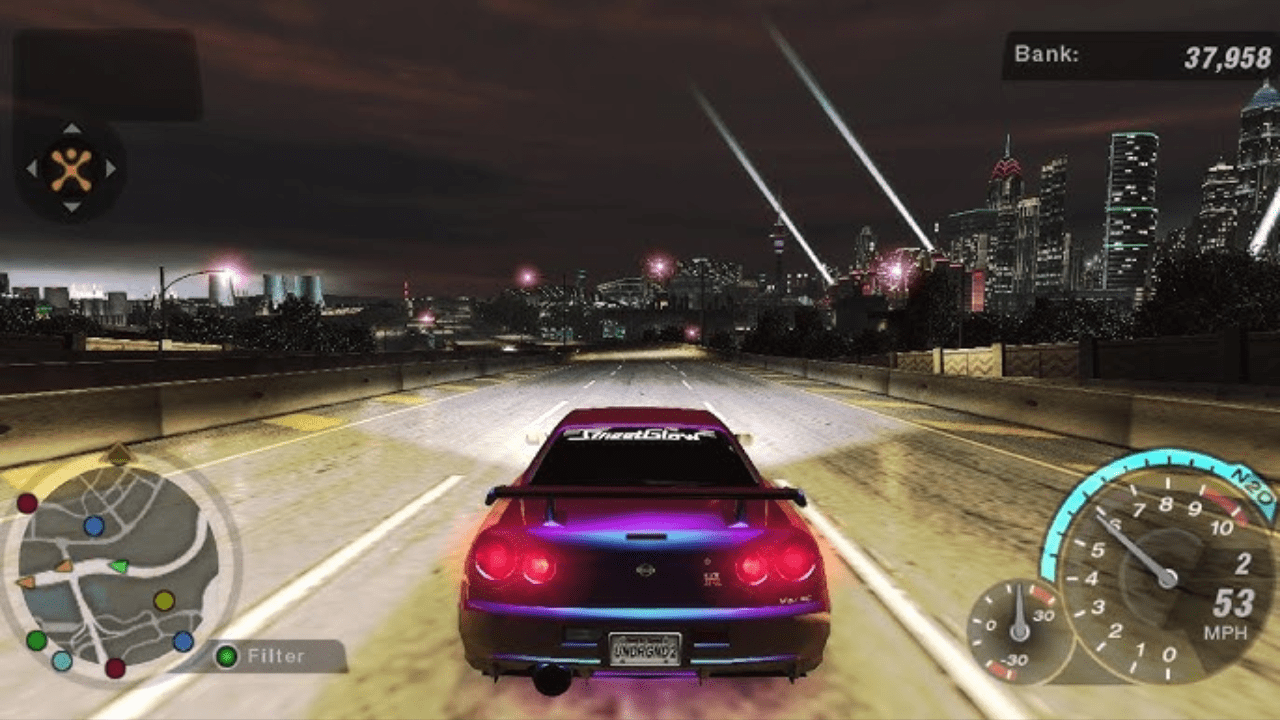
Task: Open the orange figure icon with arrows
Action: point(71,169)
